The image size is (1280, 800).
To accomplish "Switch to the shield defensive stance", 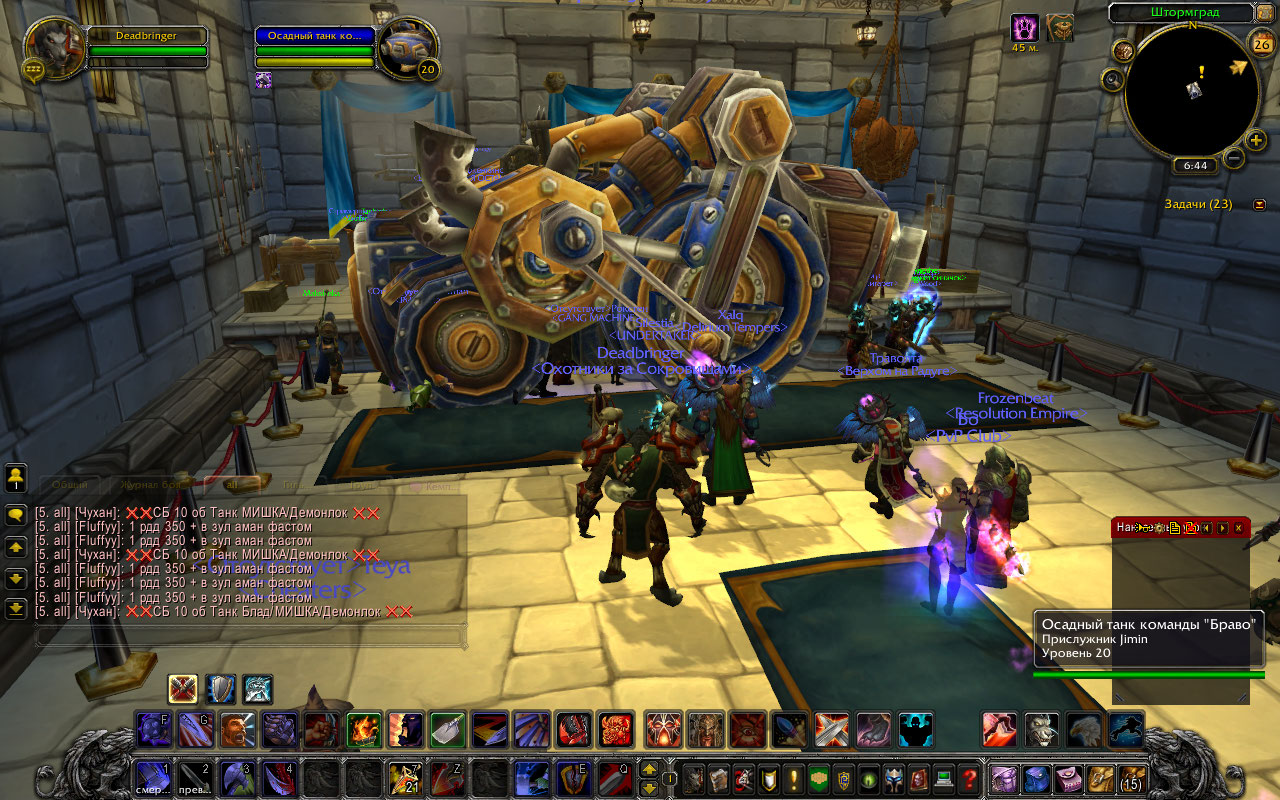I will tap(221, 689).
